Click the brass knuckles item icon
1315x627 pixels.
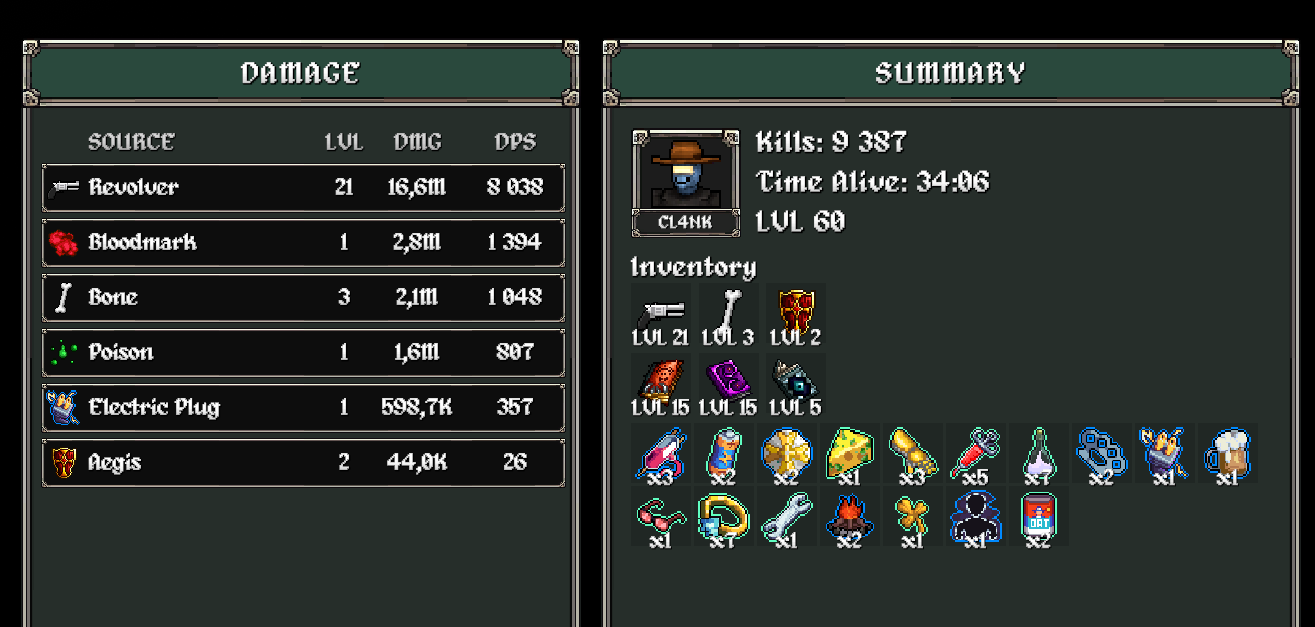[1100, 454]
